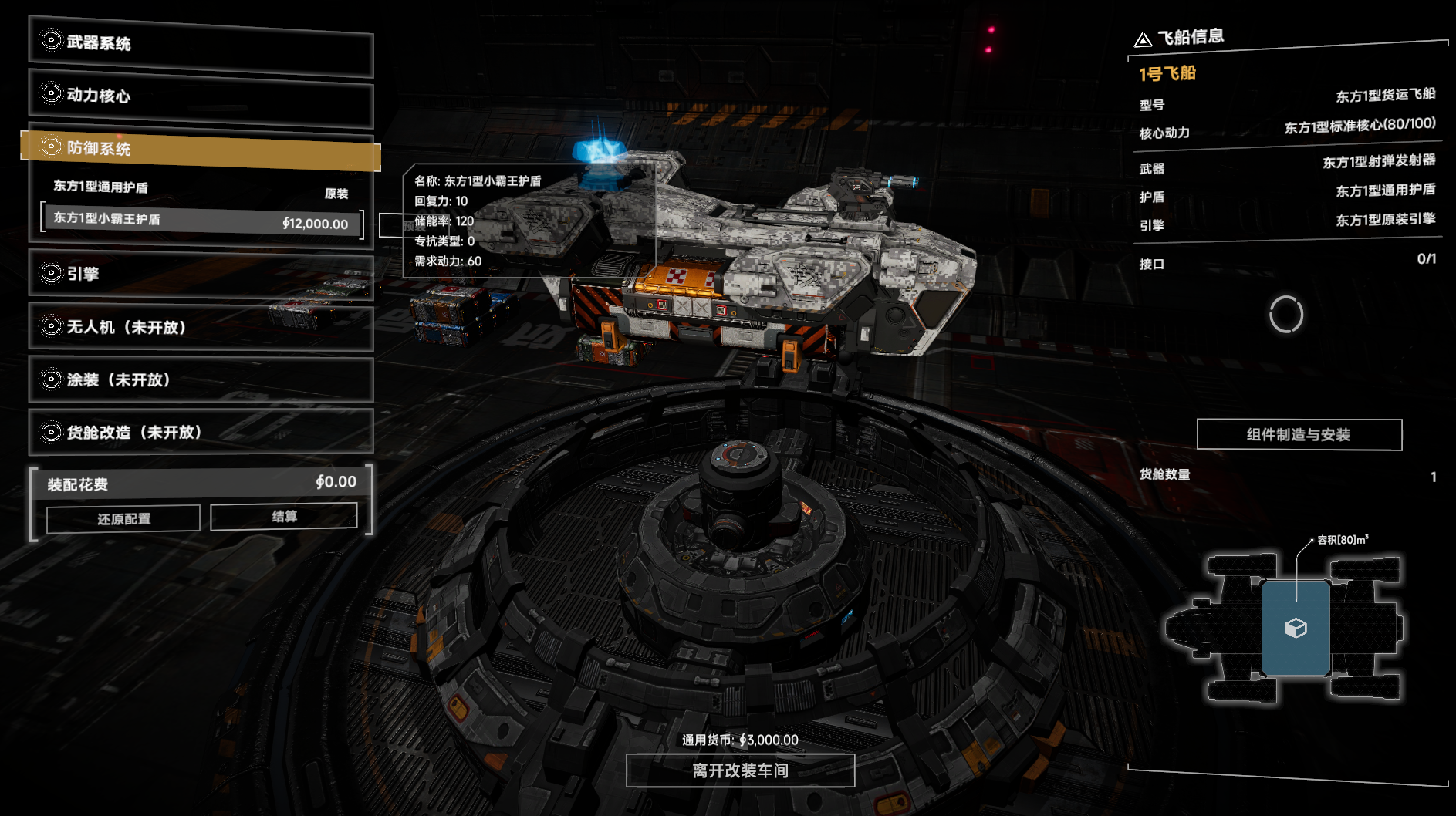Image resolution: width=1456 pixels, height=816 pixels.
Task: Open the 引擎 category
Action: click(201, 274)
